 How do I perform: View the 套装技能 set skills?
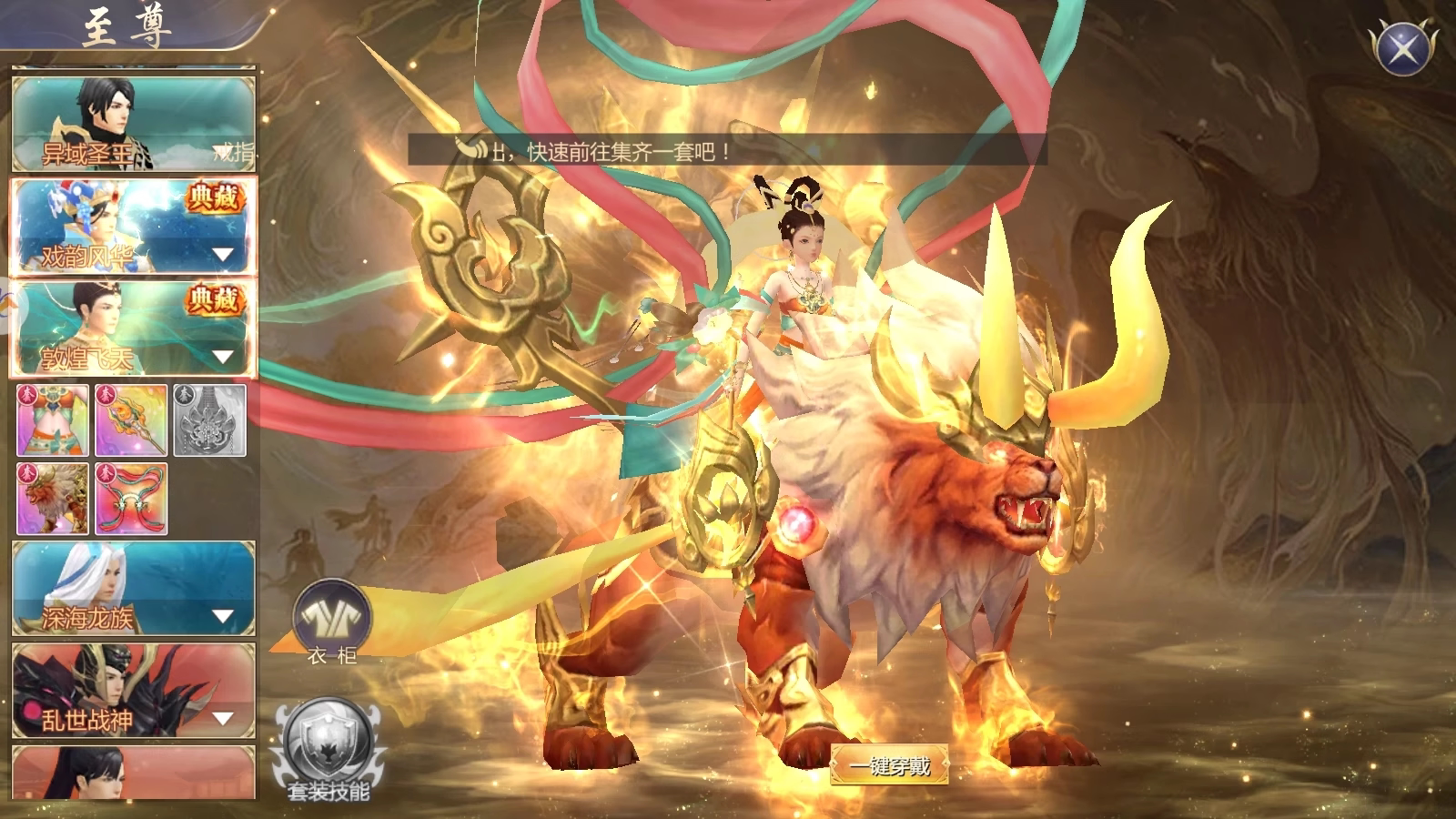[x=329, y=752]
